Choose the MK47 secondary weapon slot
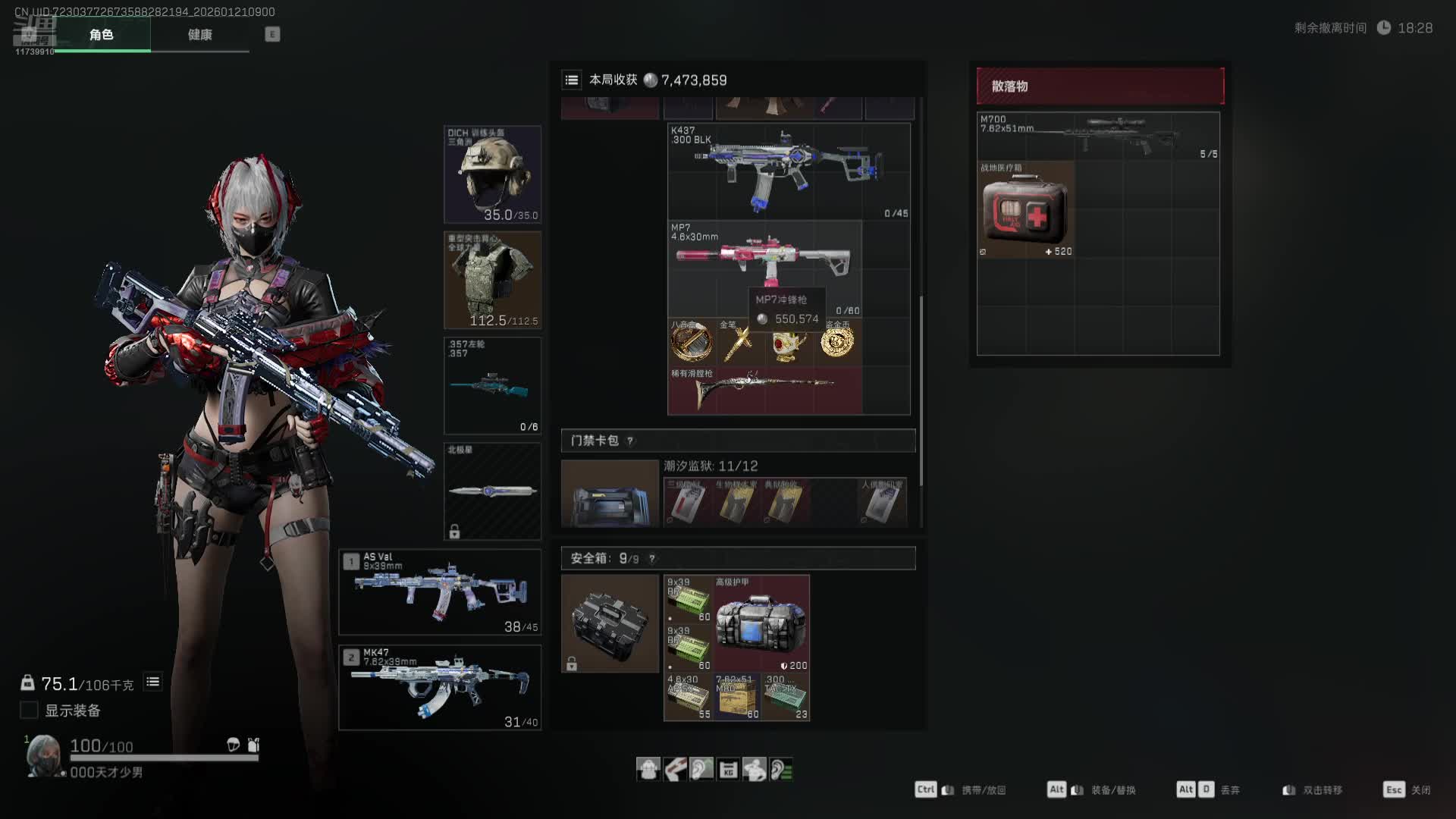This screenshot has width=1456, height=819. (440, 687)
